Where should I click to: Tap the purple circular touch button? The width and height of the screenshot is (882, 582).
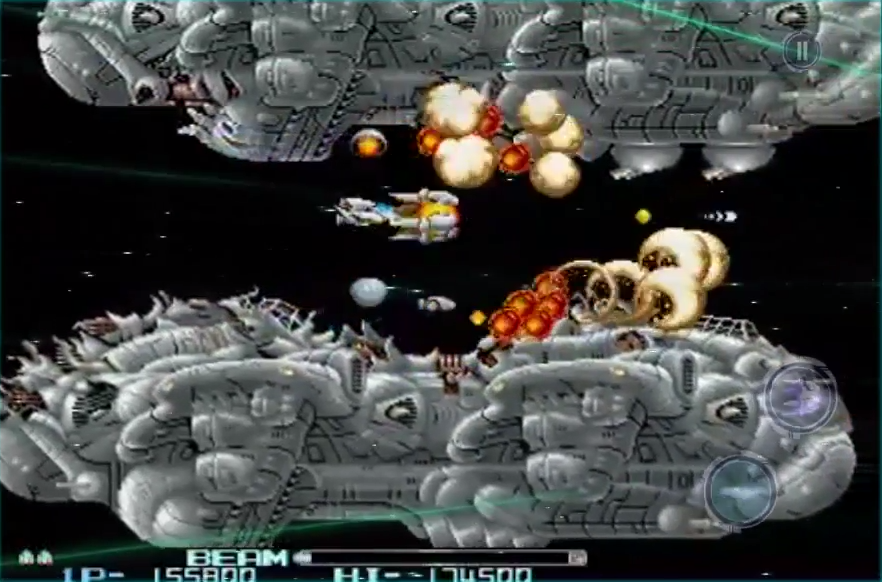click(800, 396)
